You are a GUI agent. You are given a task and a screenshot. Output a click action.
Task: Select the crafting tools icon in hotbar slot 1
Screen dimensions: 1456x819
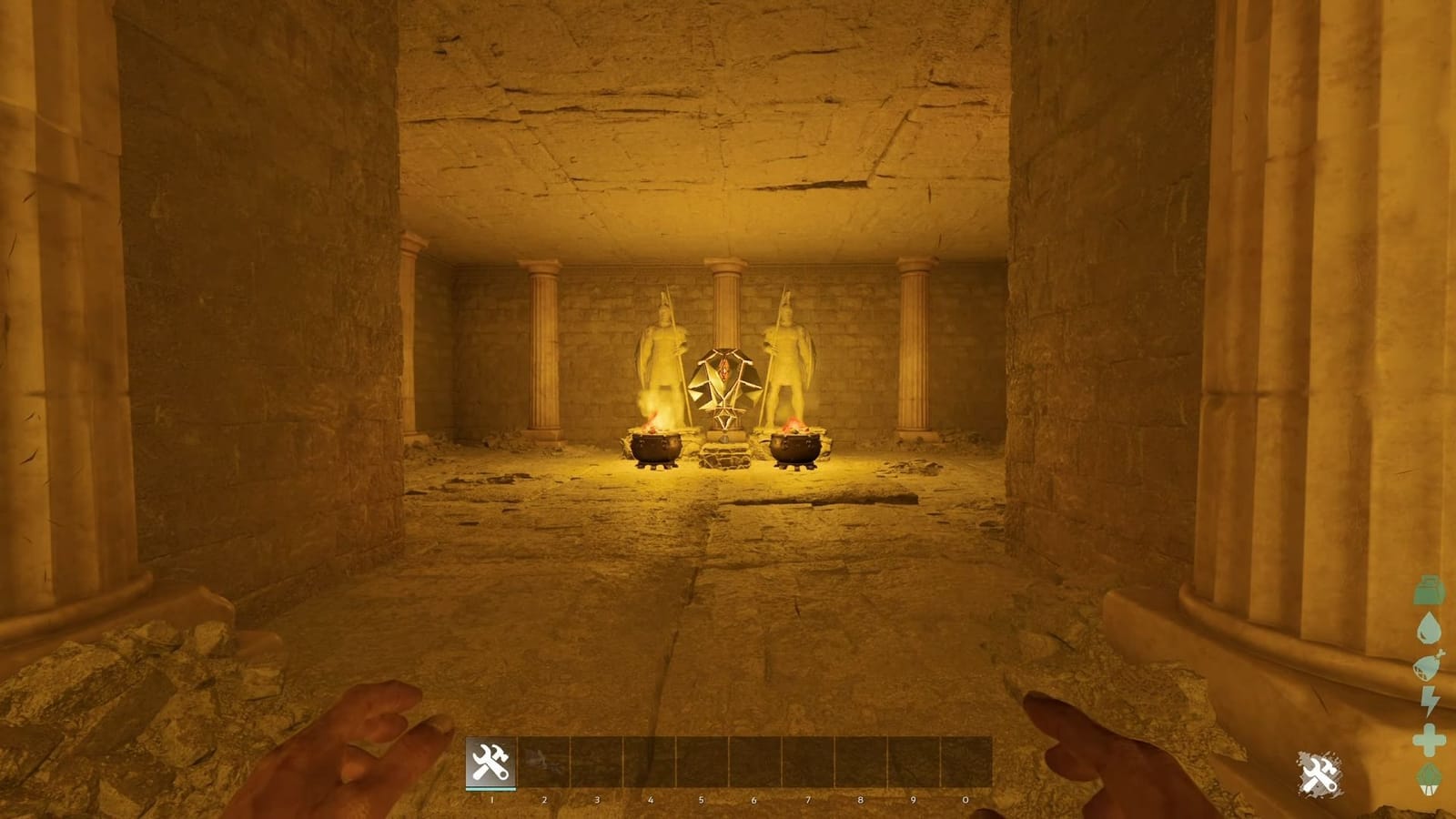pos(489,761)
